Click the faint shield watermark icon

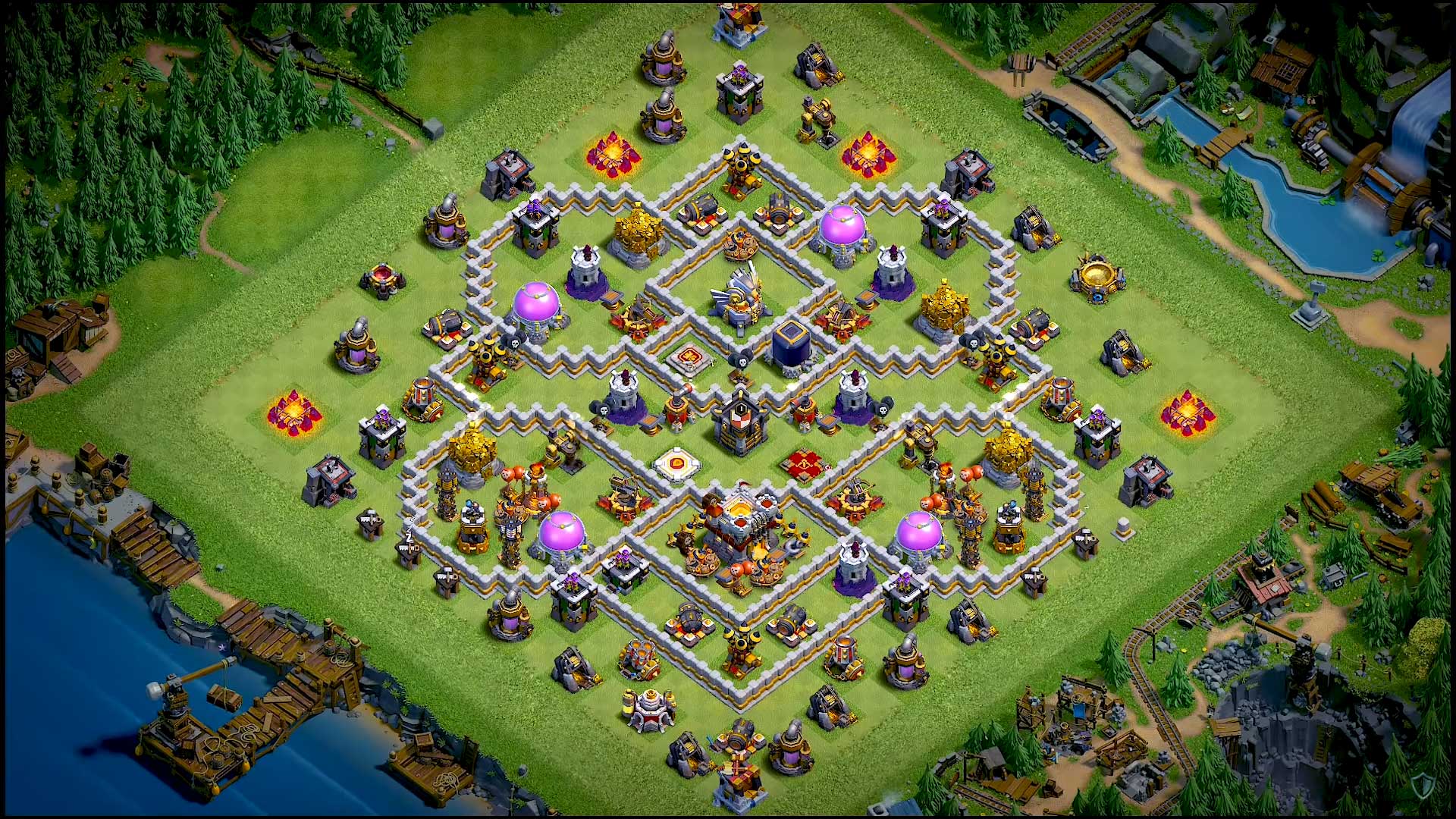[x=1423, y=787]
